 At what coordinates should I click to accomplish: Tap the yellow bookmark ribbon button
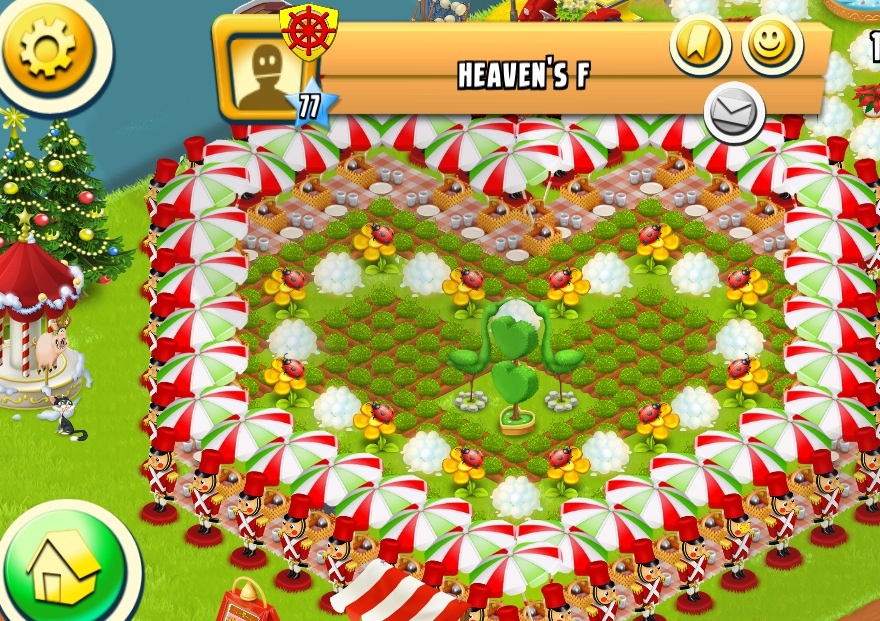[x=700, y=44]
